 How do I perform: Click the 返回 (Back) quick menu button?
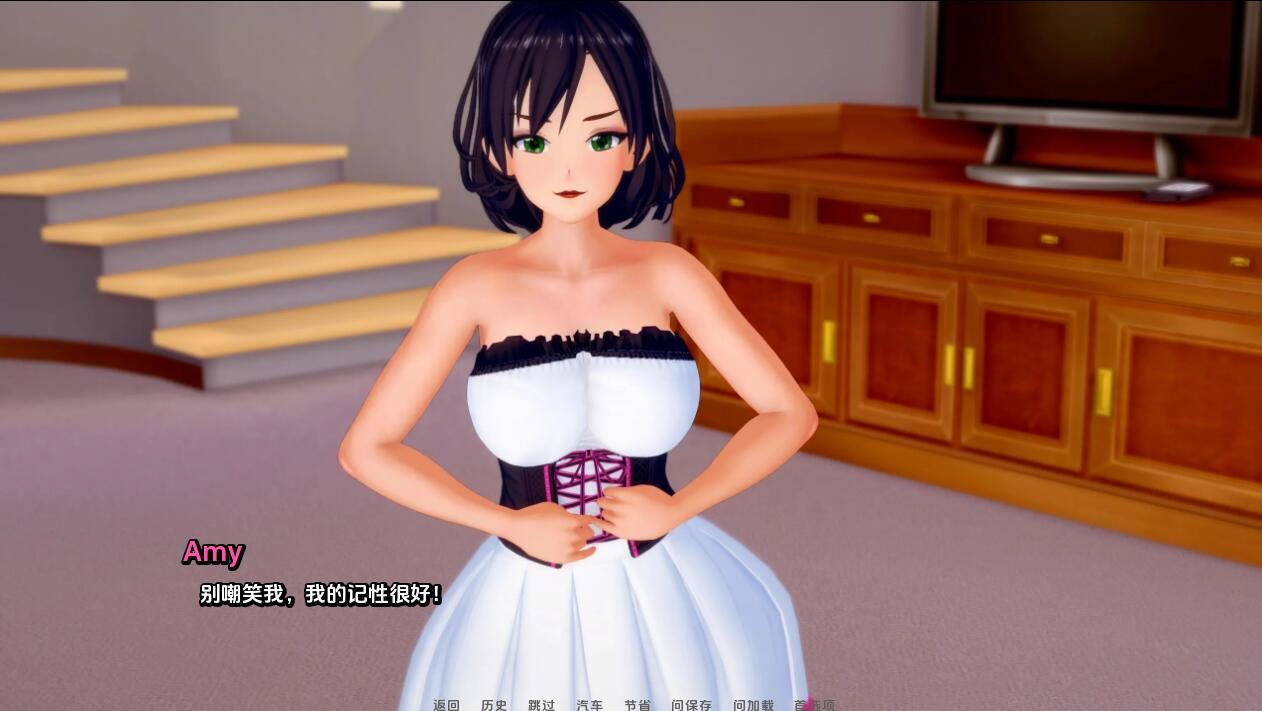[446, 704]
